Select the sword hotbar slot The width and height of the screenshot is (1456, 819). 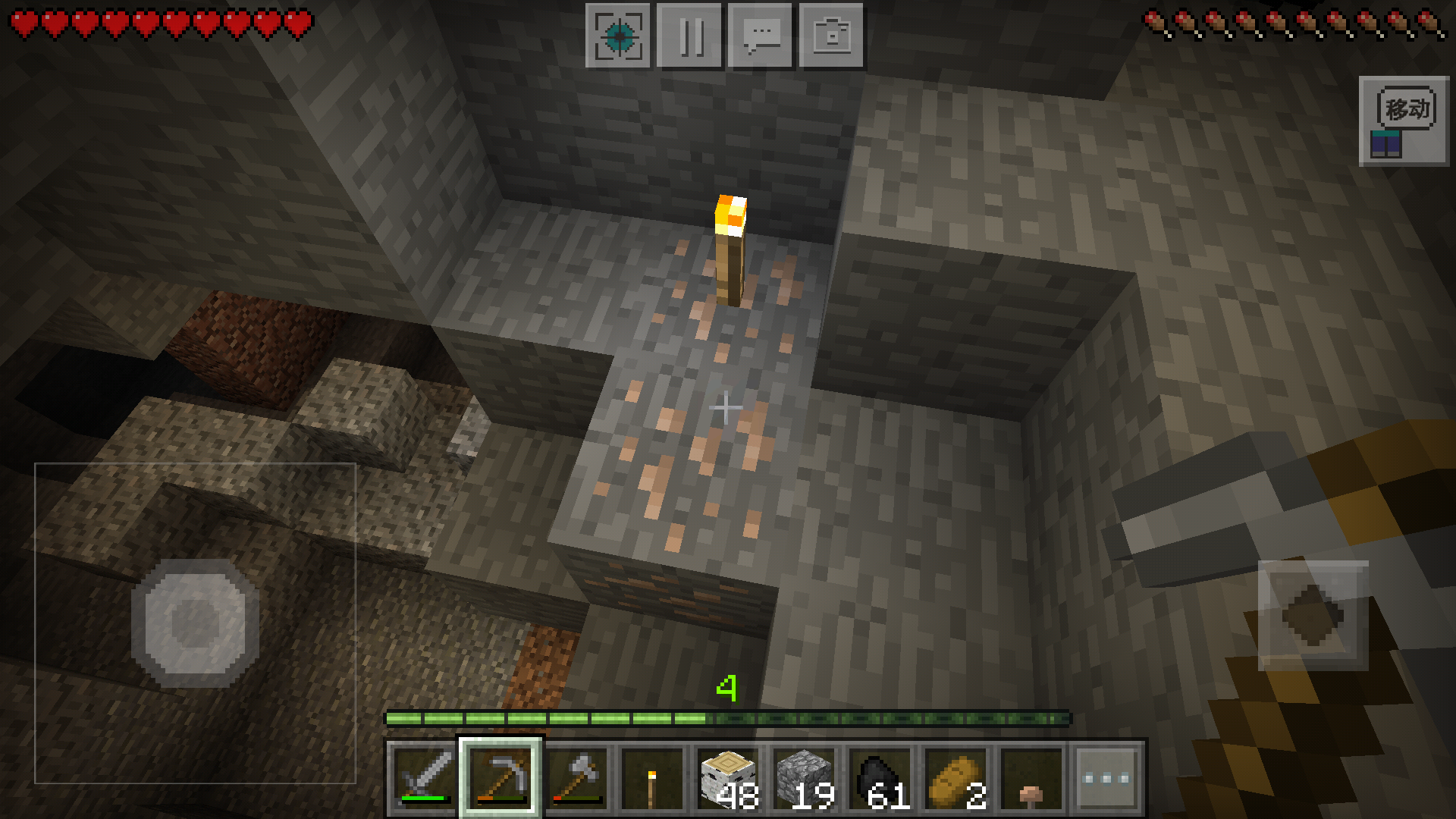[424, 779]
